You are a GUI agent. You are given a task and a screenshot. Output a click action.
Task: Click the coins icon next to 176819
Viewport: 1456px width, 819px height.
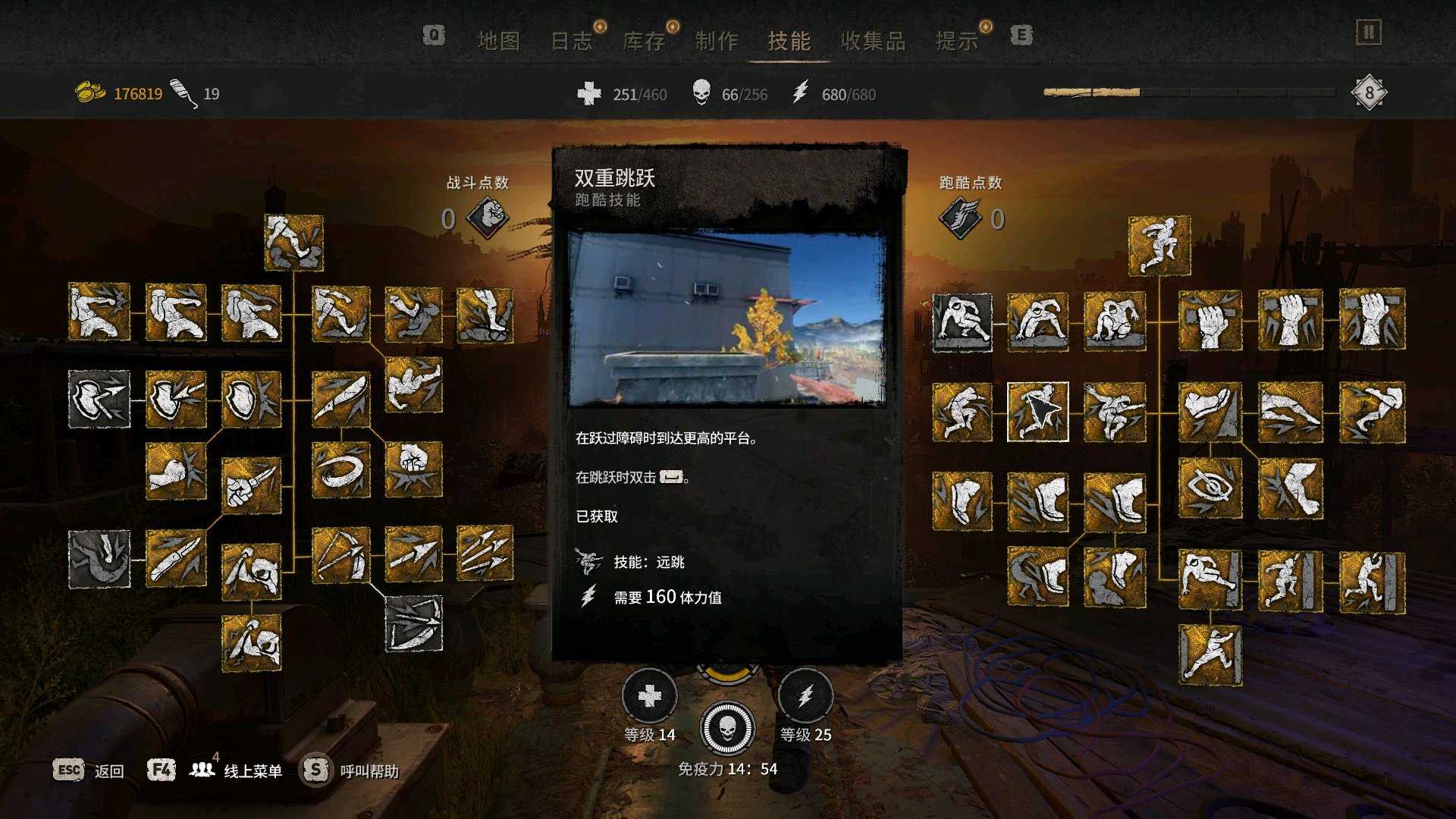coord(89,89)
